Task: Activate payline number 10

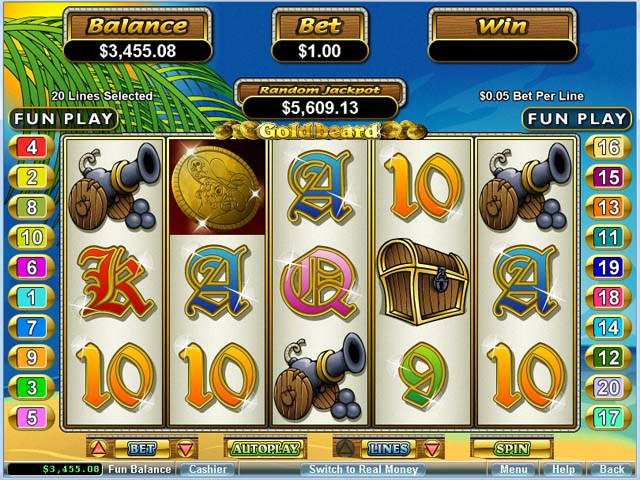Action: [x=31, y=237]
